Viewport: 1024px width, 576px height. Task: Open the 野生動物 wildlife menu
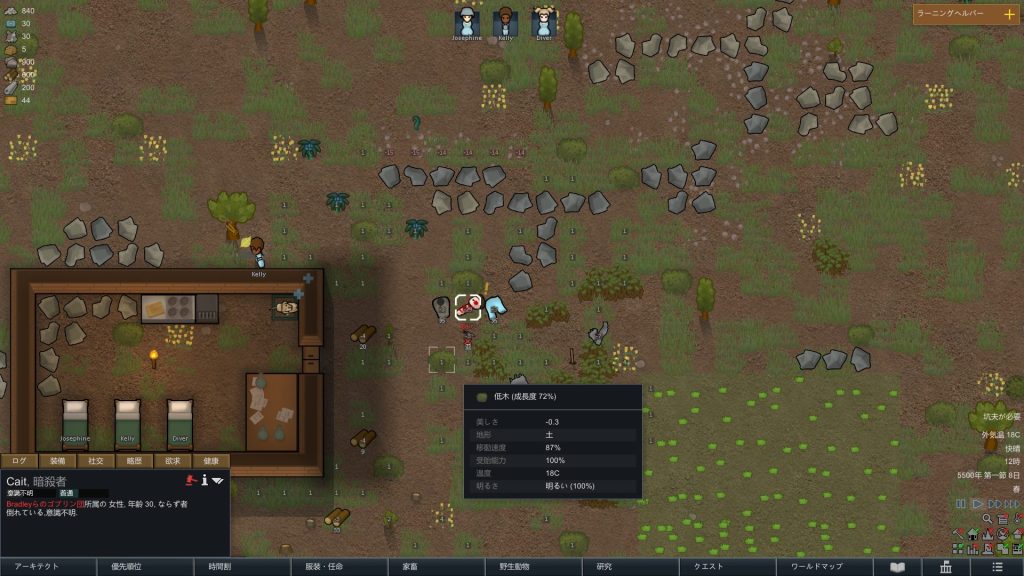click(532, 566)
